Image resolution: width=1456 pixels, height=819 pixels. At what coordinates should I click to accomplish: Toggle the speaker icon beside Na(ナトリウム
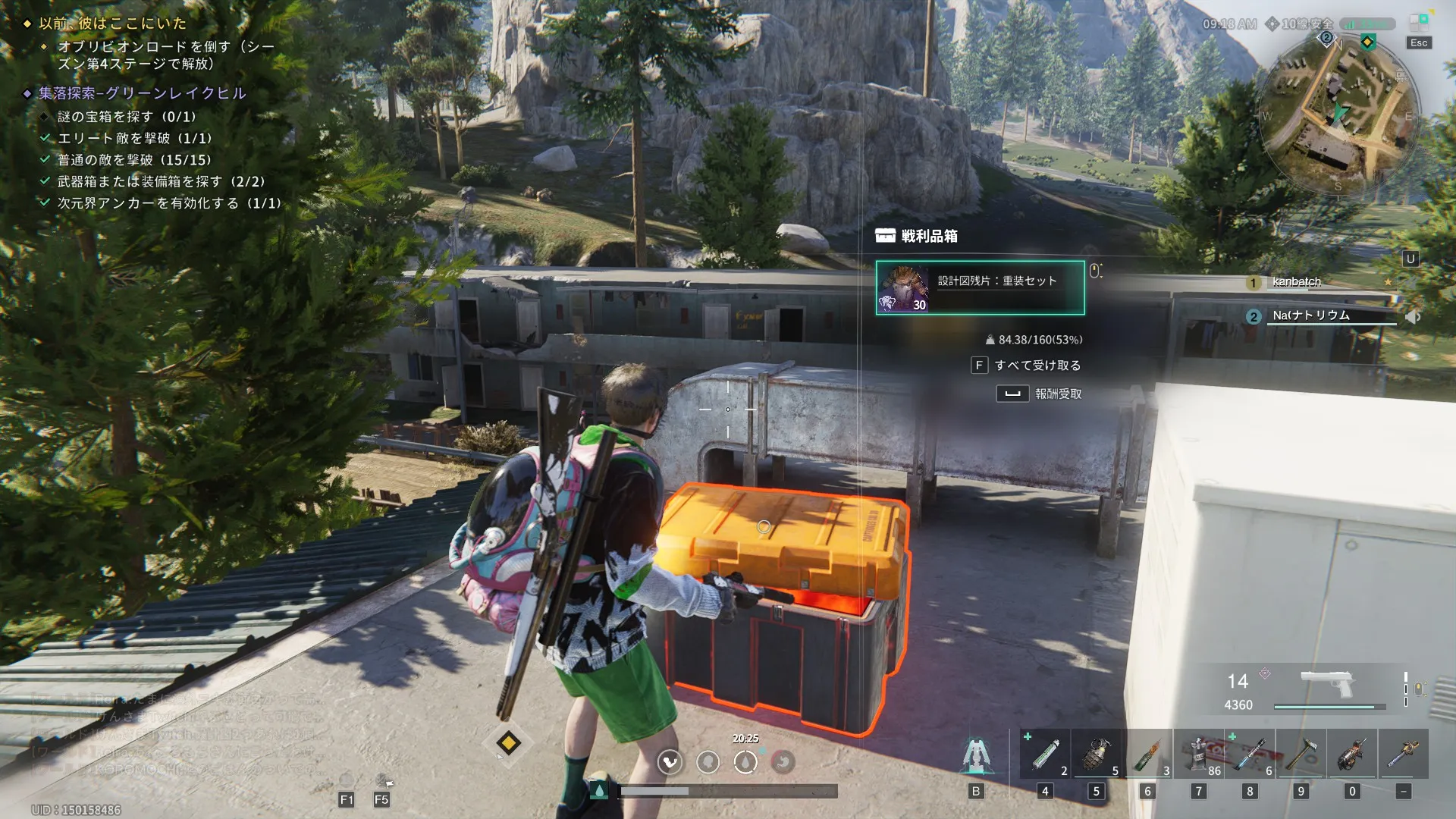[x=1413, y=317]
